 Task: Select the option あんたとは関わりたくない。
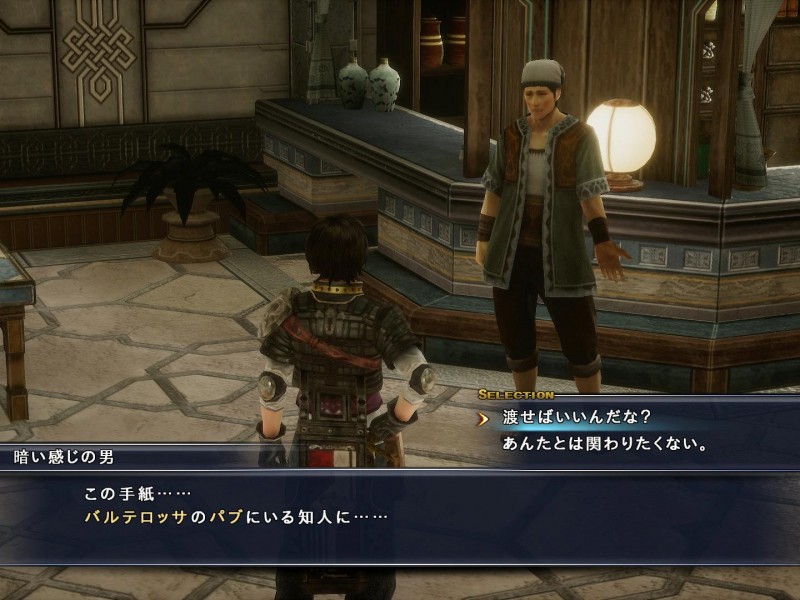(607, 443)
